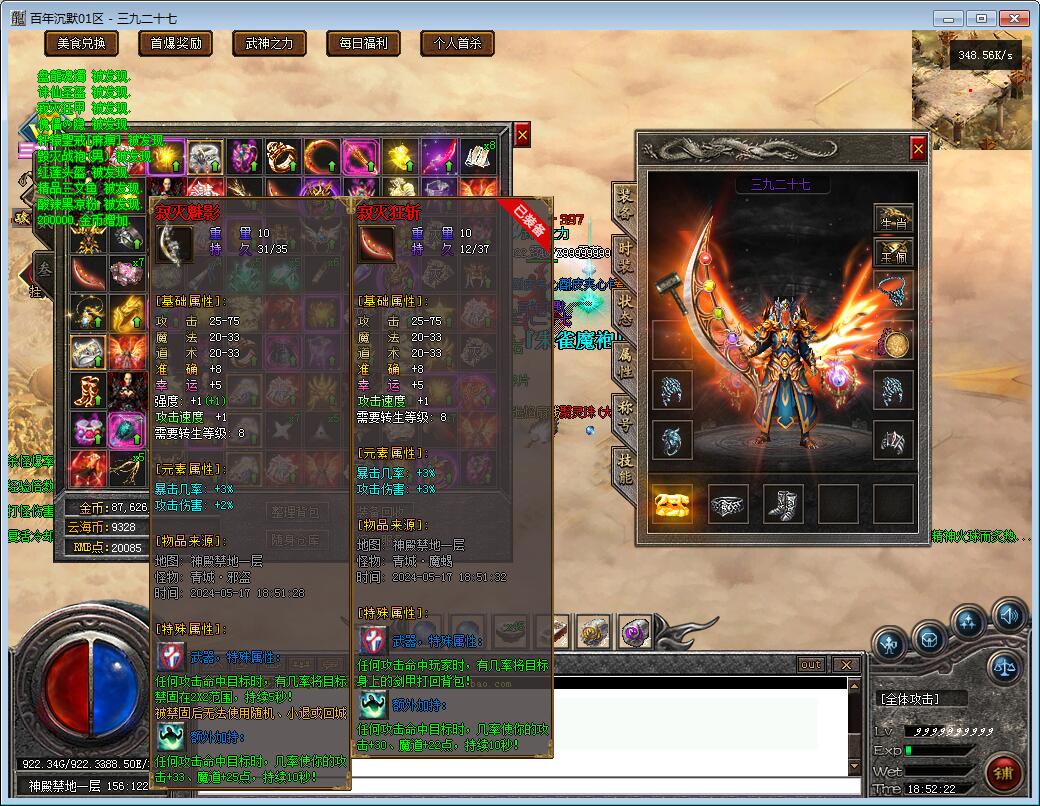Select the 生肖 zodiac equipment slot
Image resolution: width=1040 pixels, height=806 pixels.
pyautogui.click(x=893, y=220)
